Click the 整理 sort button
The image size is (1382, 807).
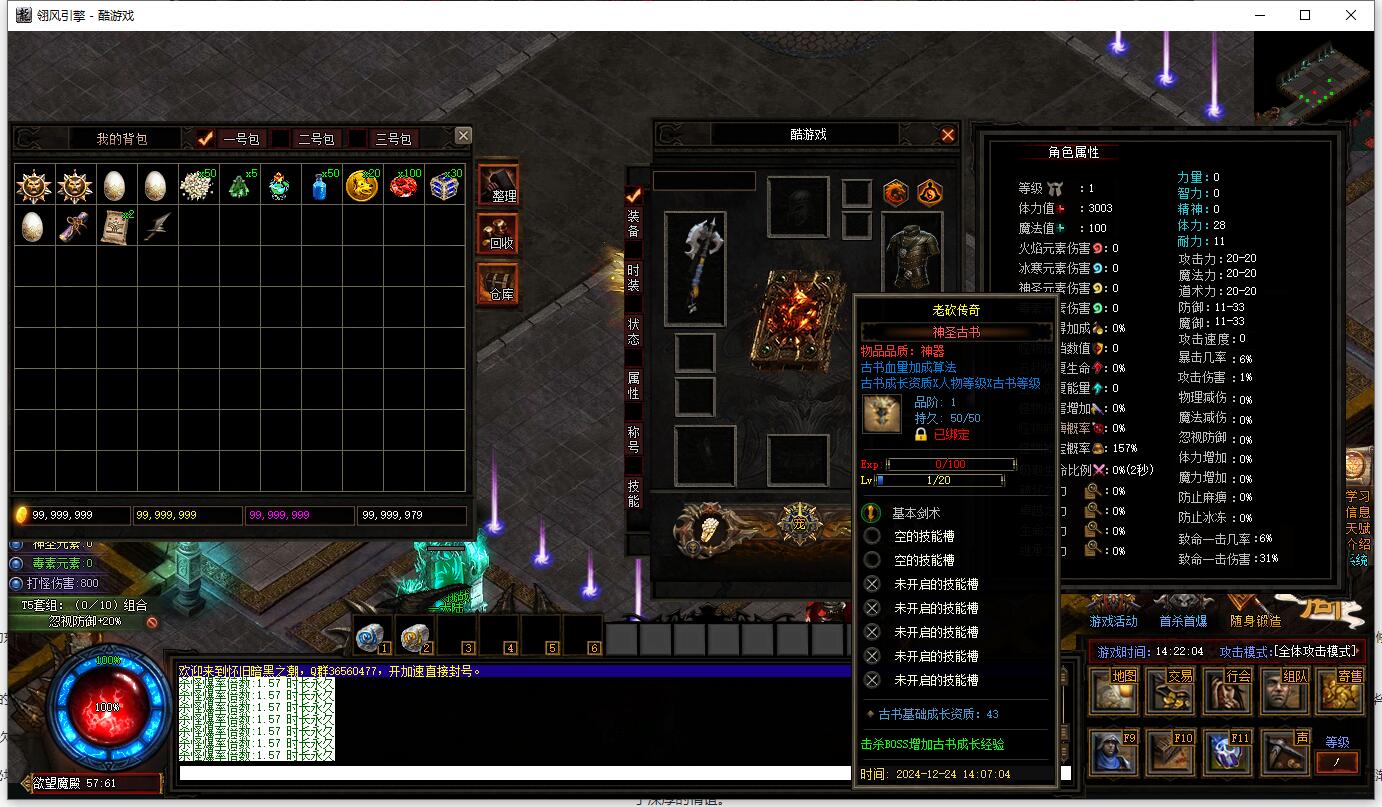(x=498, y=186)
